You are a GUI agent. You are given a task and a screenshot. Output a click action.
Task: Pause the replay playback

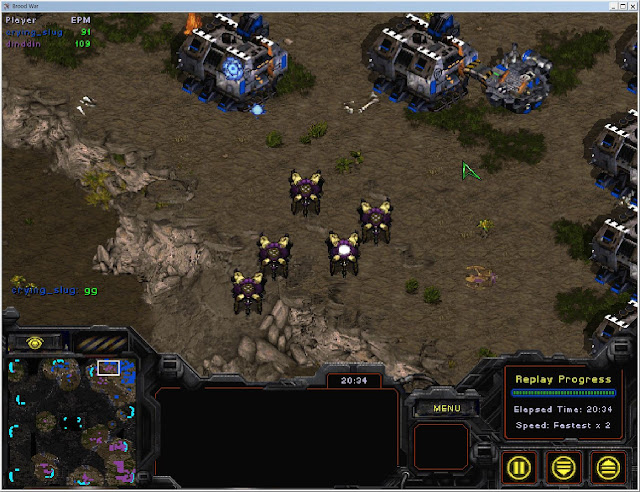pyautogui.click(x=520, y=466)
